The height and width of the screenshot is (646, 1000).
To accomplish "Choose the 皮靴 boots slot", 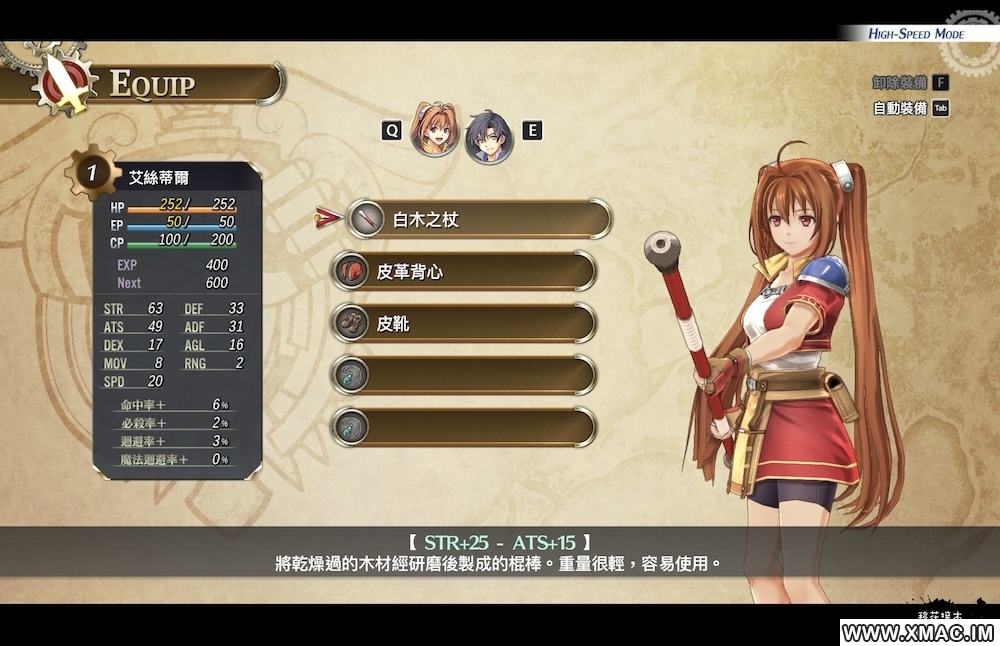I will tap(464, 323).
